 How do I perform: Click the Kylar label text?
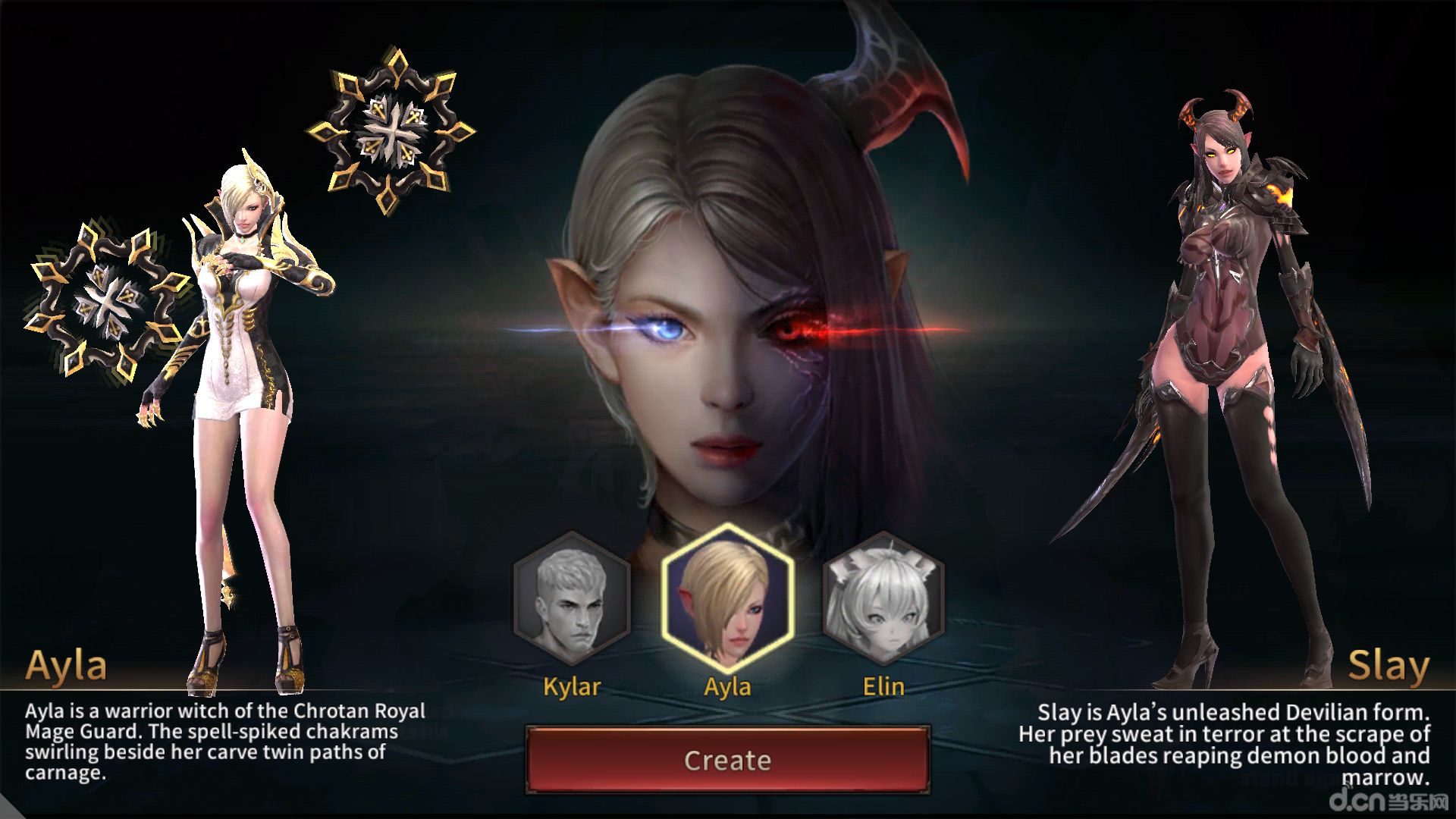[x=573, y=687]
